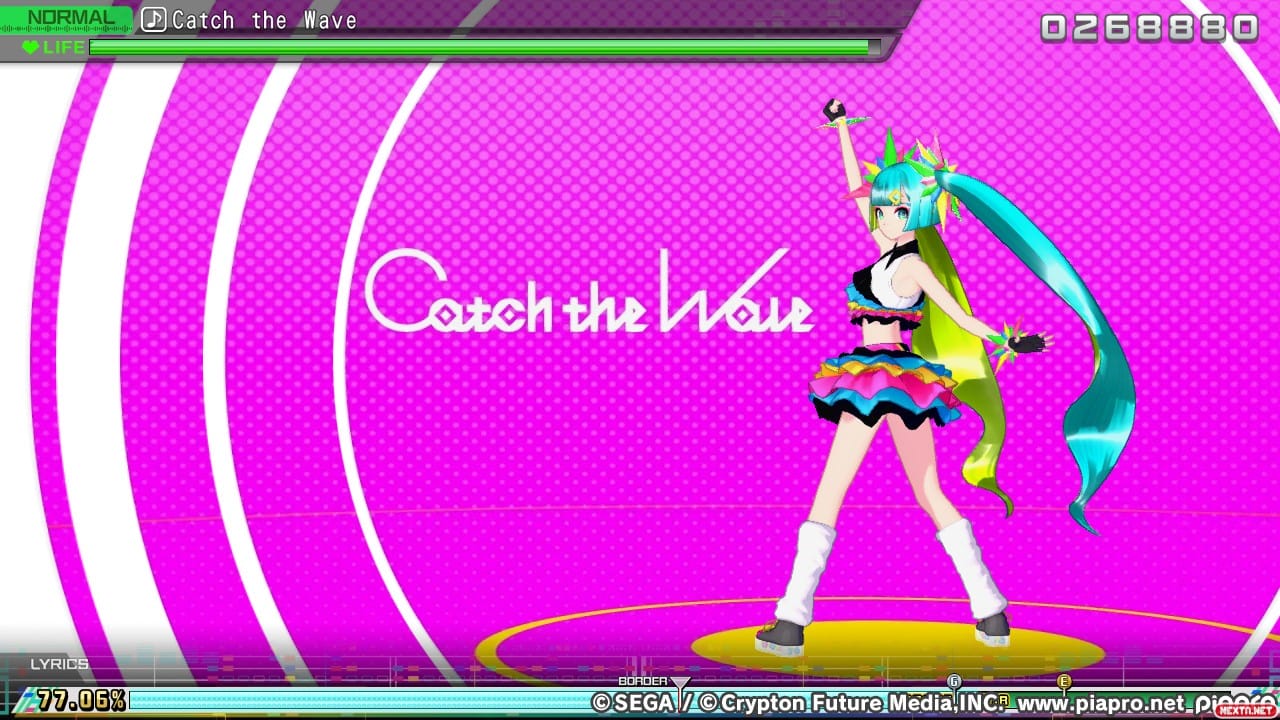Toggle the LYRICS display label
This screenshot has width=1280, height=720.
tap(60, 663)
